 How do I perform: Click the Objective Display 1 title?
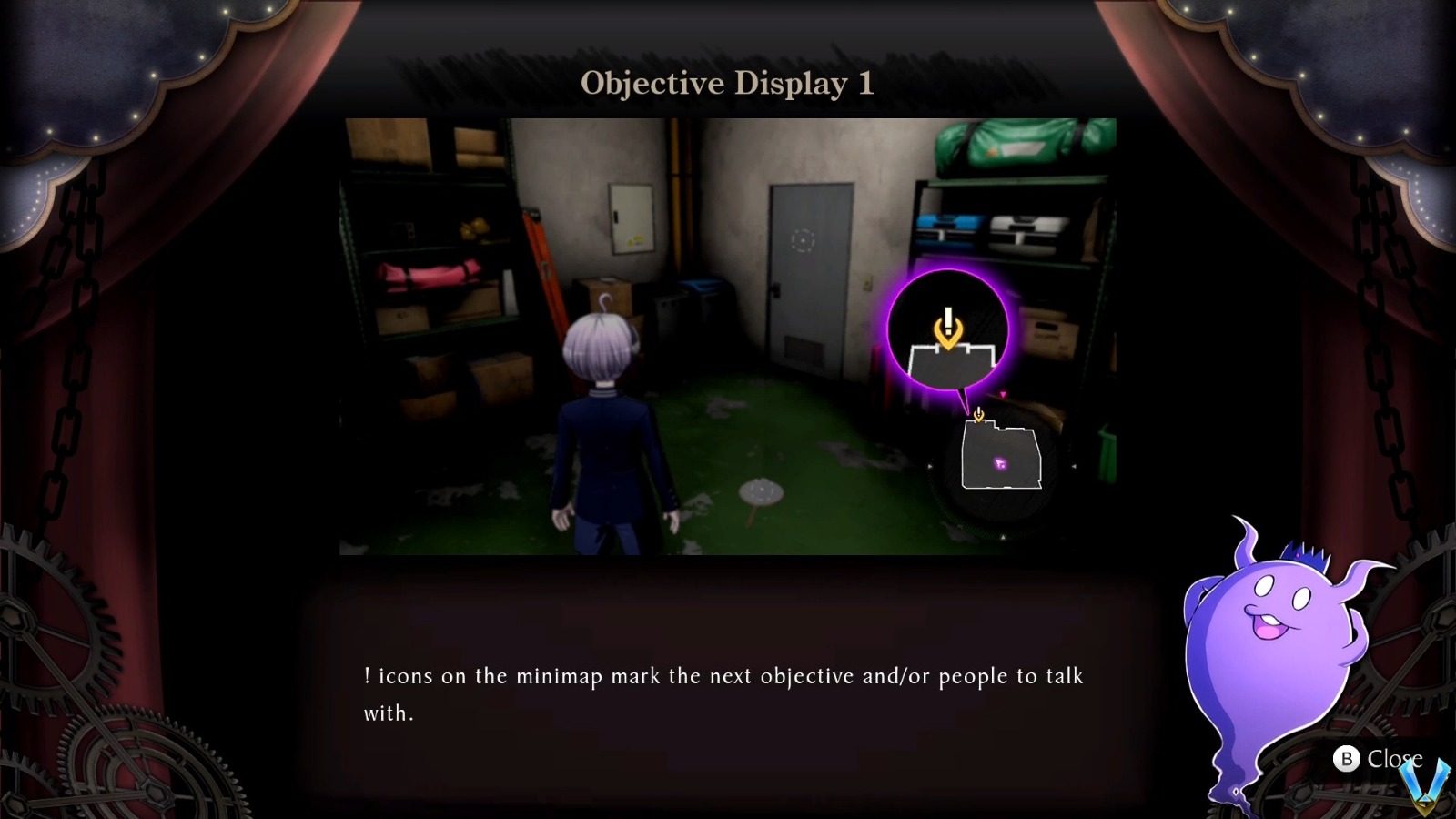pyautogui.click(x=727, y=84)
